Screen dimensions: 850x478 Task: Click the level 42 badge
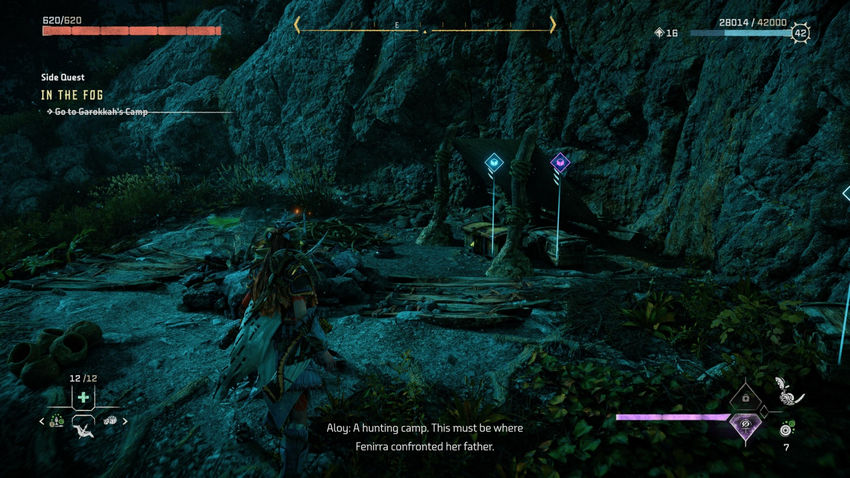[800, 33]
